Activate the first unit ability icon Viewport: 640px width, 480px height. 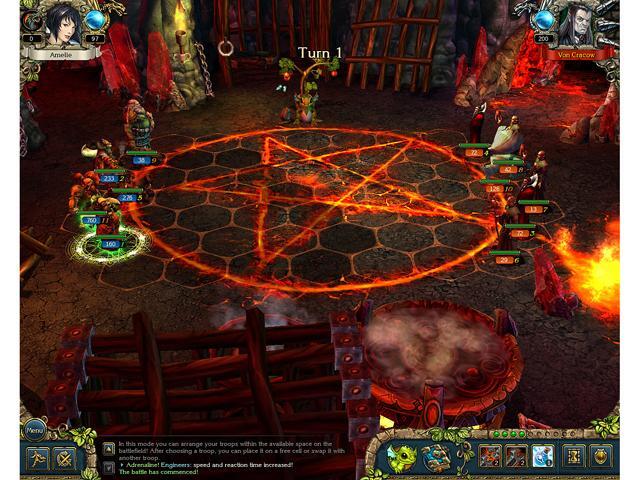489,457
